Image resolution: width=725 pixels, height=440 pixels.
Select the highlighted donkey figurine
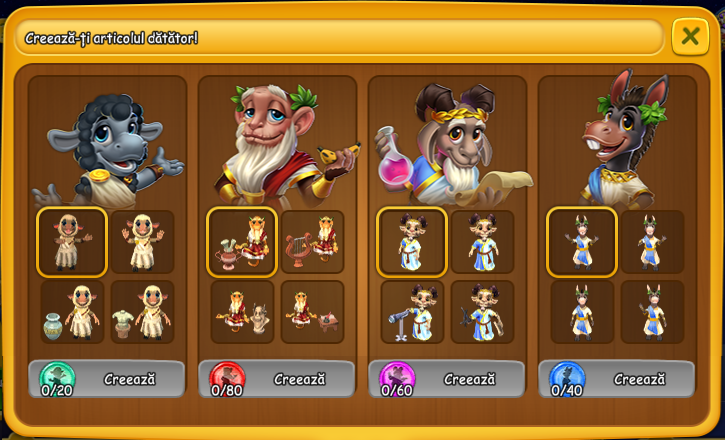pos(582,242)
